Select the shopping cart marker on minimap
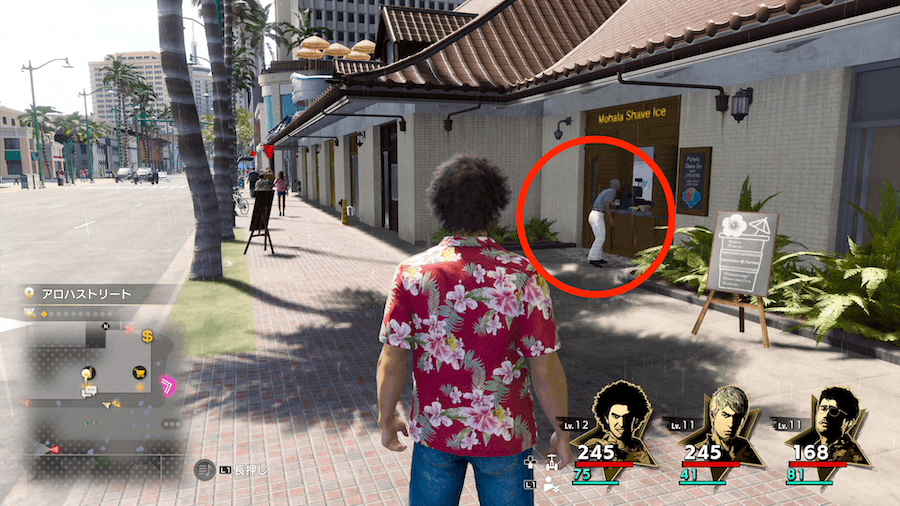 point(138,372)
